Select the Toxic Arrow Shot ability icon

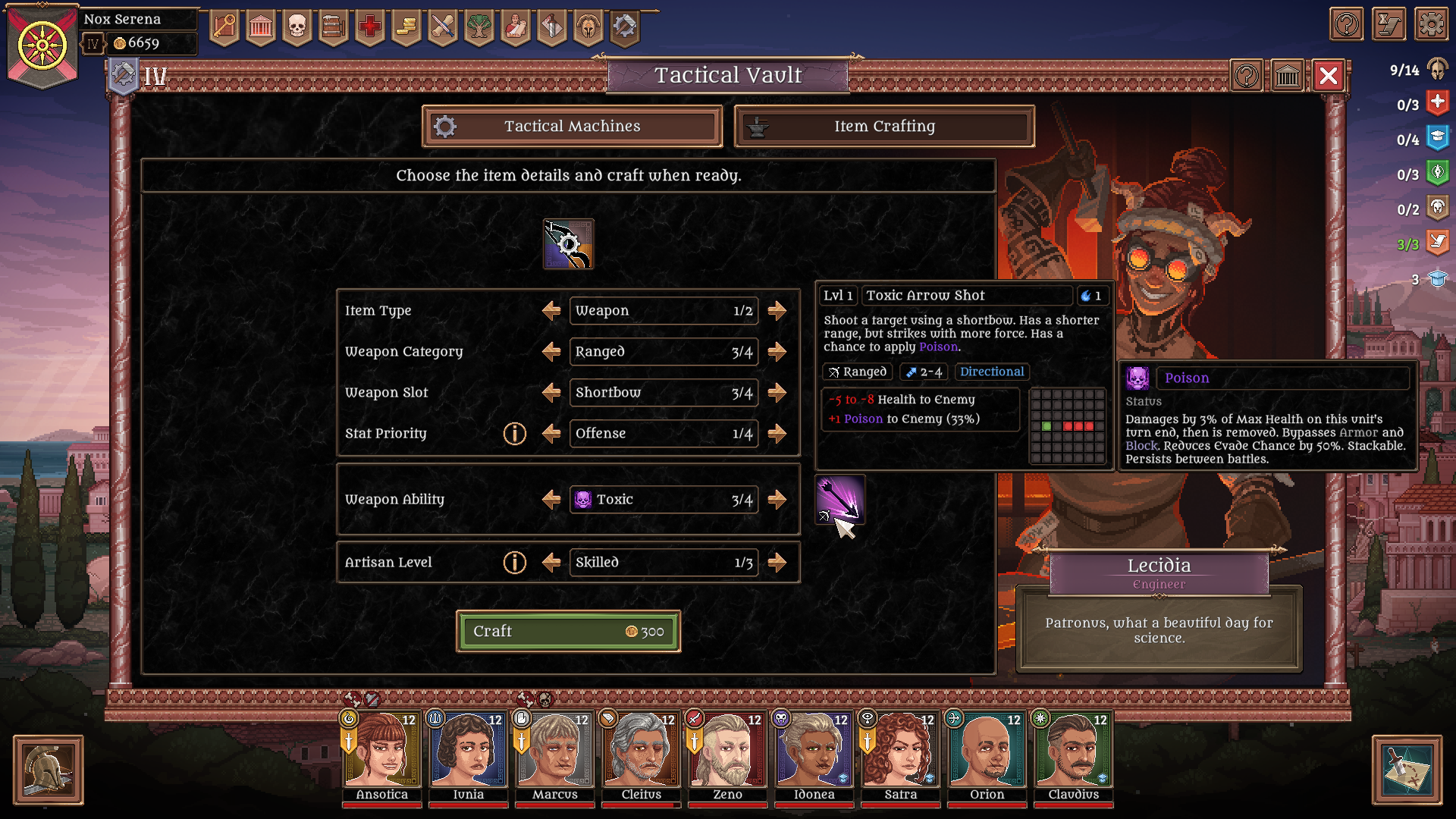[839, 500]
